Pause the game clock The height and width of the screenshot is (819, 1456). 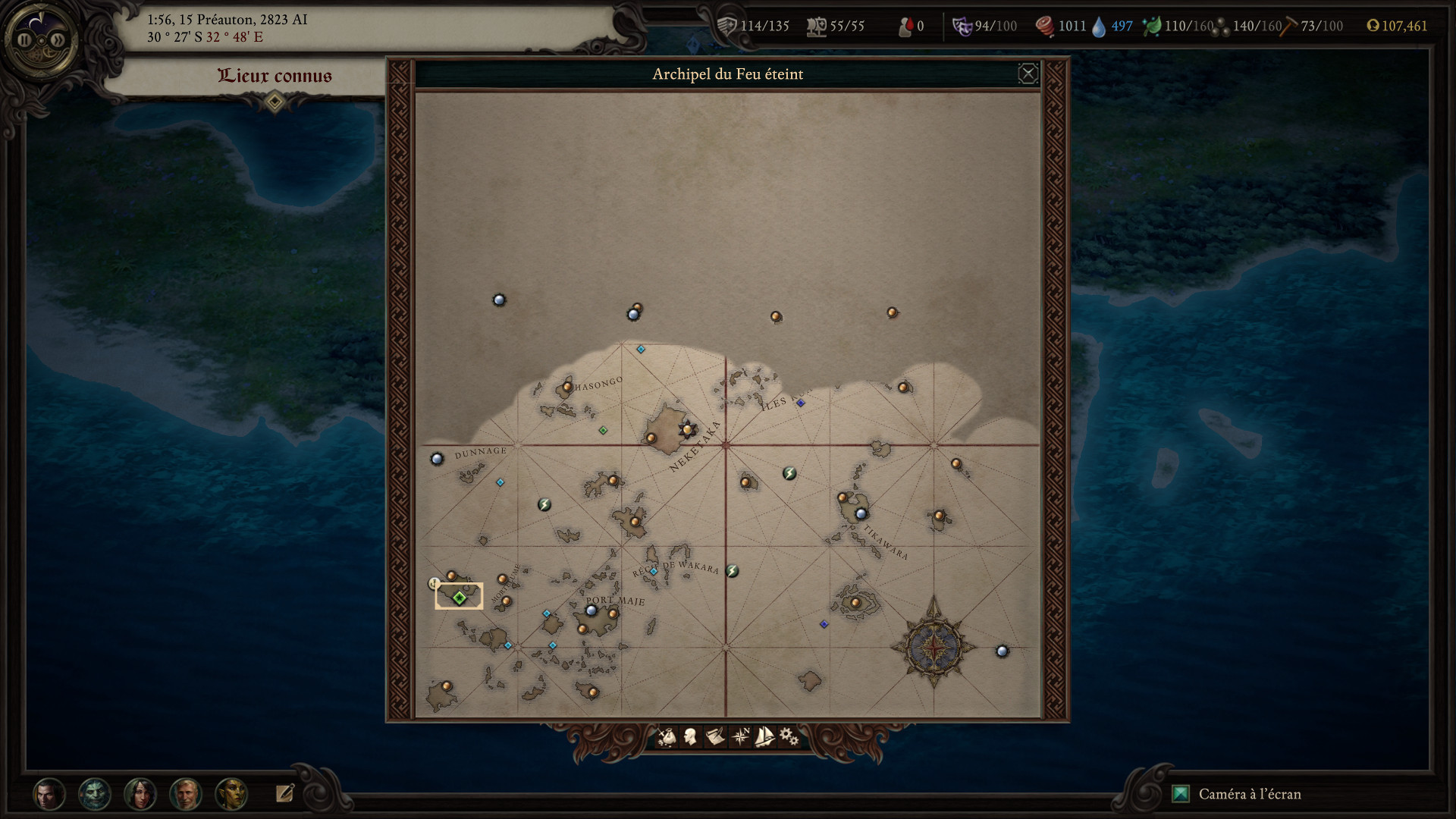point(25,40)
